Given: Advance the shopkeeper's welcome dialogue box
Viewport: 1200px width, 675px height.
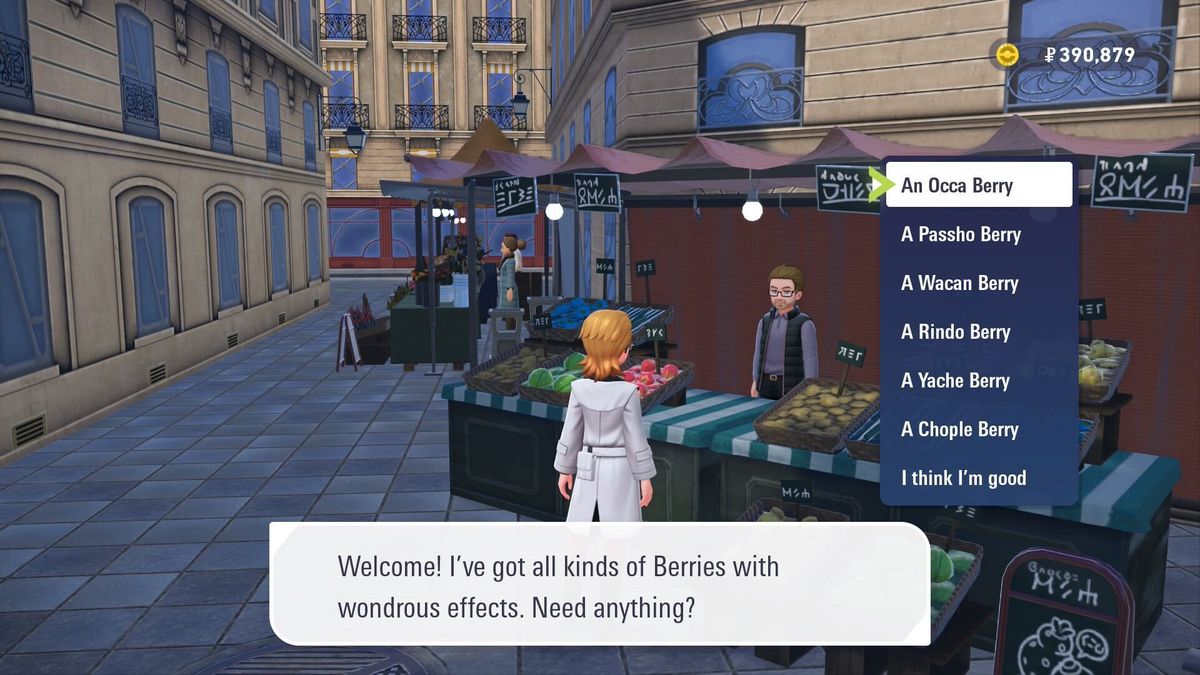Looking at the screenshot, I should (x=600, y=584).
